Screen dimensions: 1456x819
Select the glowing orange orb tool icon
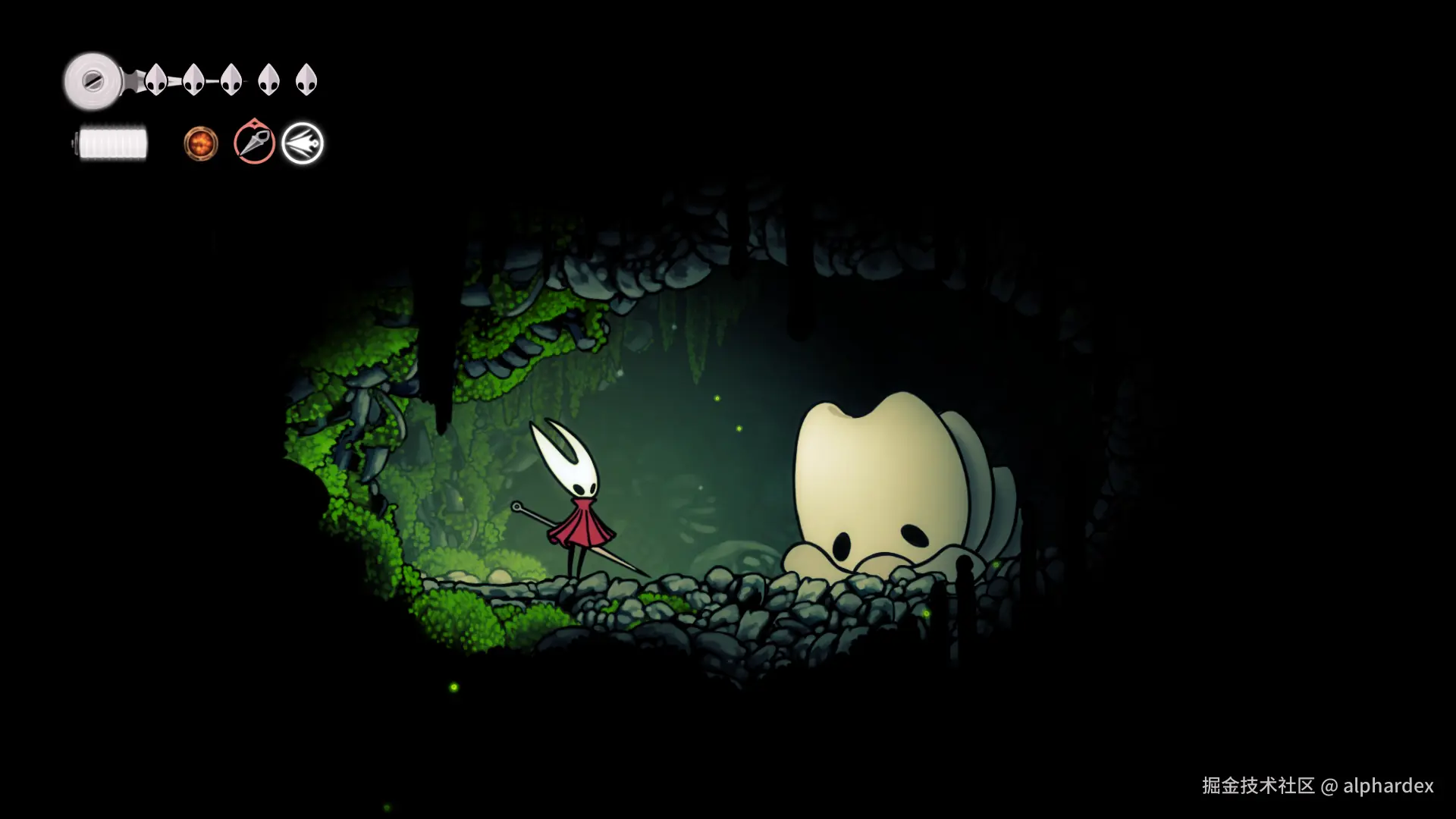[201, 143]
